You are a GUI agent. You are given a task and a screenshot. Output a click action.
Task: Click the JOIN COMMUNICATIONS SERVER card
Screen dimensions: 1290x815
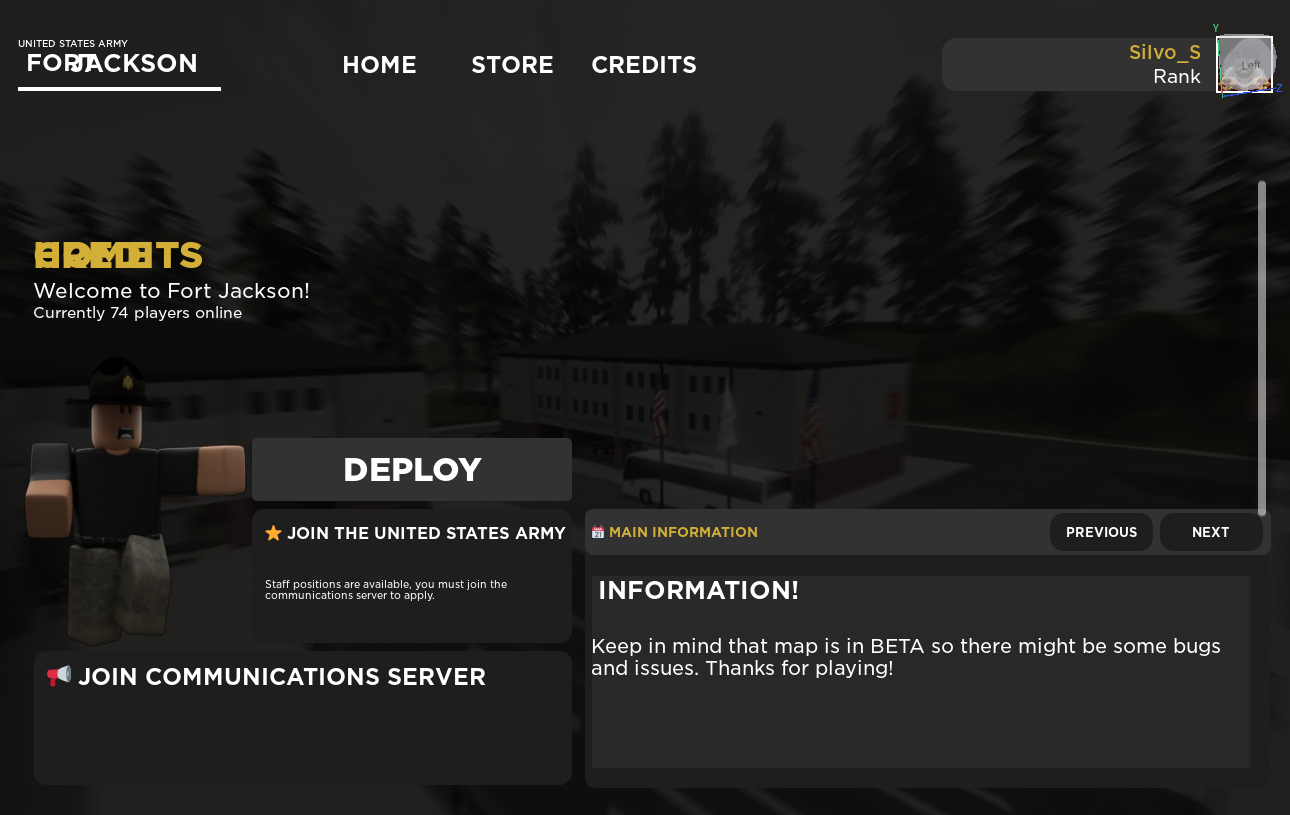(302, 717)
